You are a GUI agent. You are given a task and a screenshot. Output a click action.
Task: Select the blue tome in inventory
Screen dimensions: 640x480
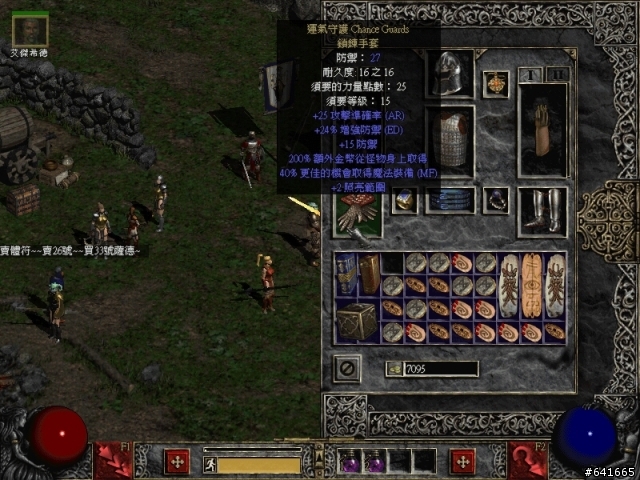[346, 273]
